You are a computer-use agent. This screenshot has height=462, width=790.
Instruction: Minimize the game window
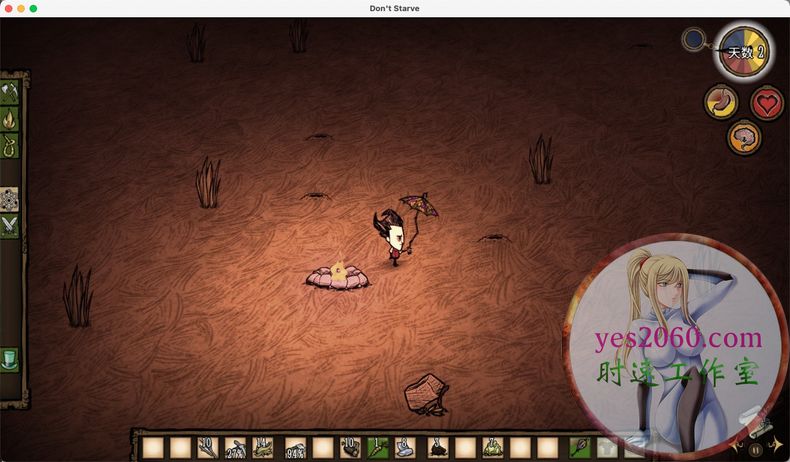click(x=20, y=8)
